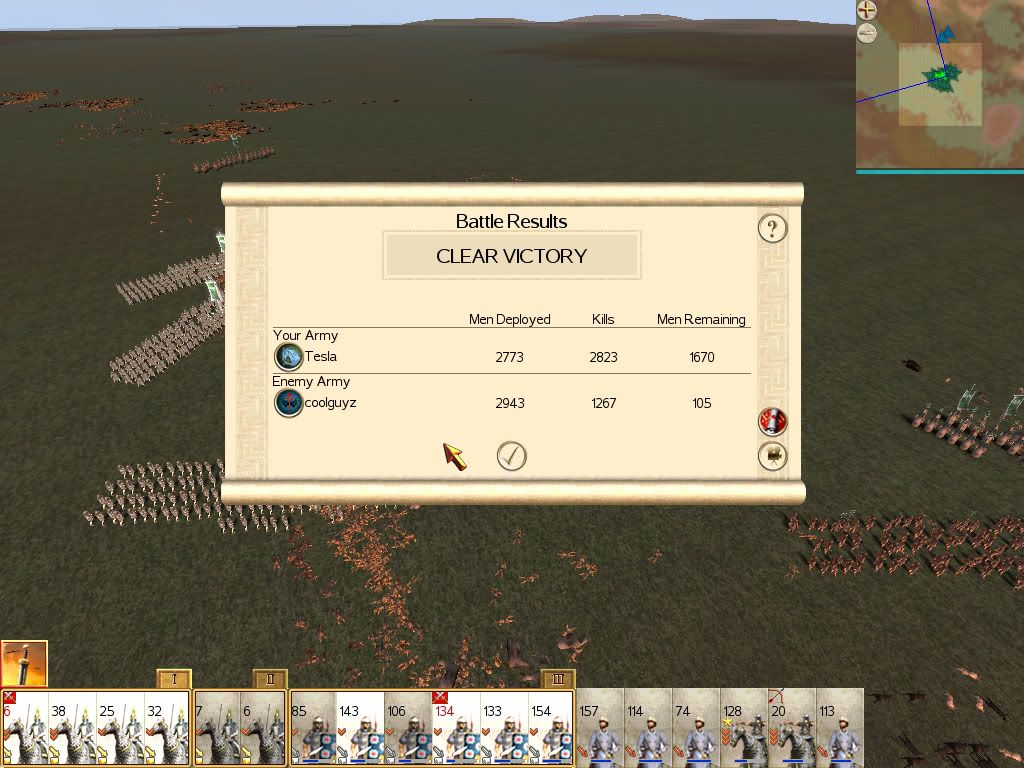Image resolution: width=1024 pixels, height=768 pixels.
Task: Click the battlefield minimap
Action: 940,90
